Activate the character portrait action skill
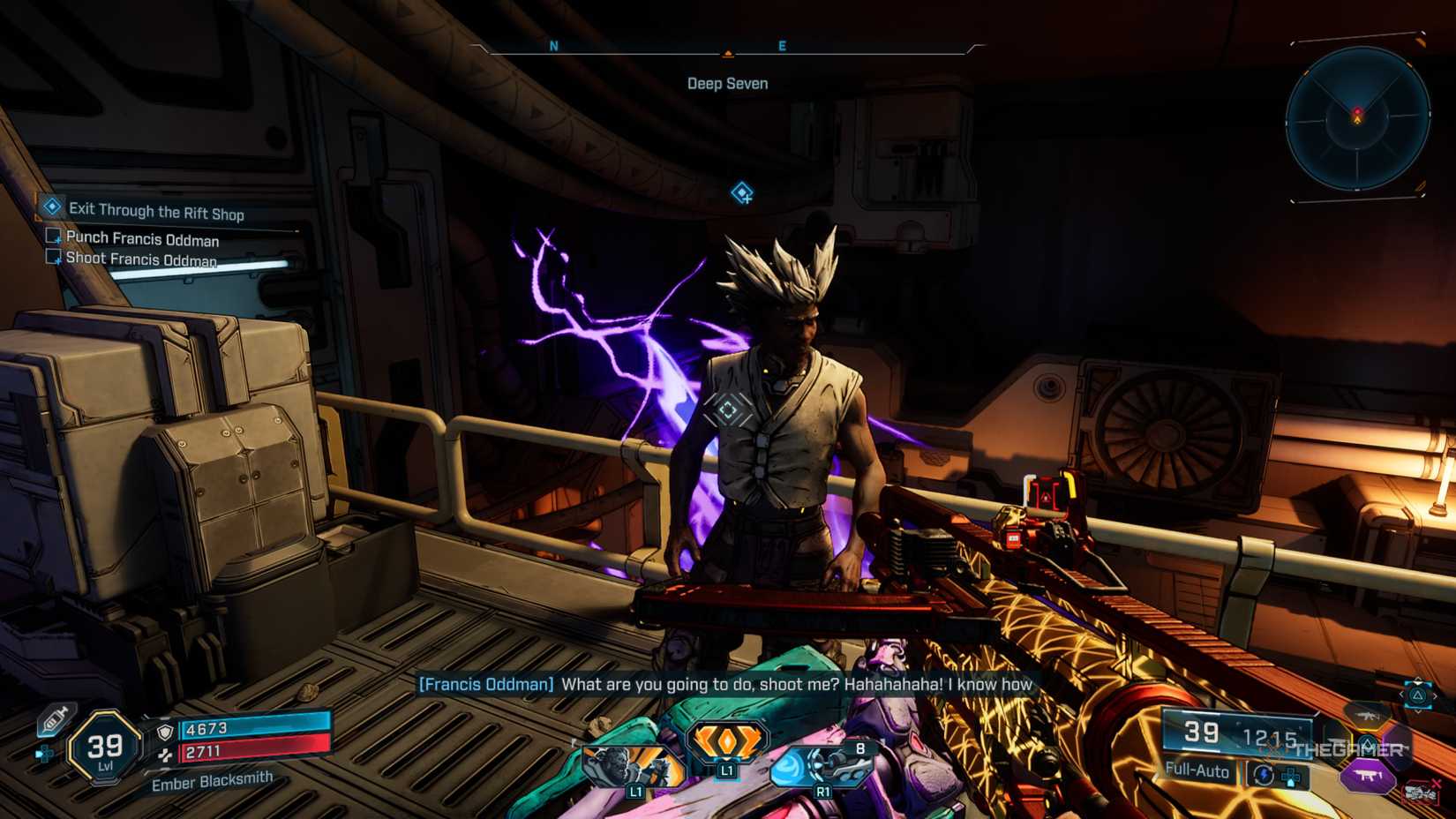The height and width of the screenshot is (819, 1456). click(x=631, y=767)
